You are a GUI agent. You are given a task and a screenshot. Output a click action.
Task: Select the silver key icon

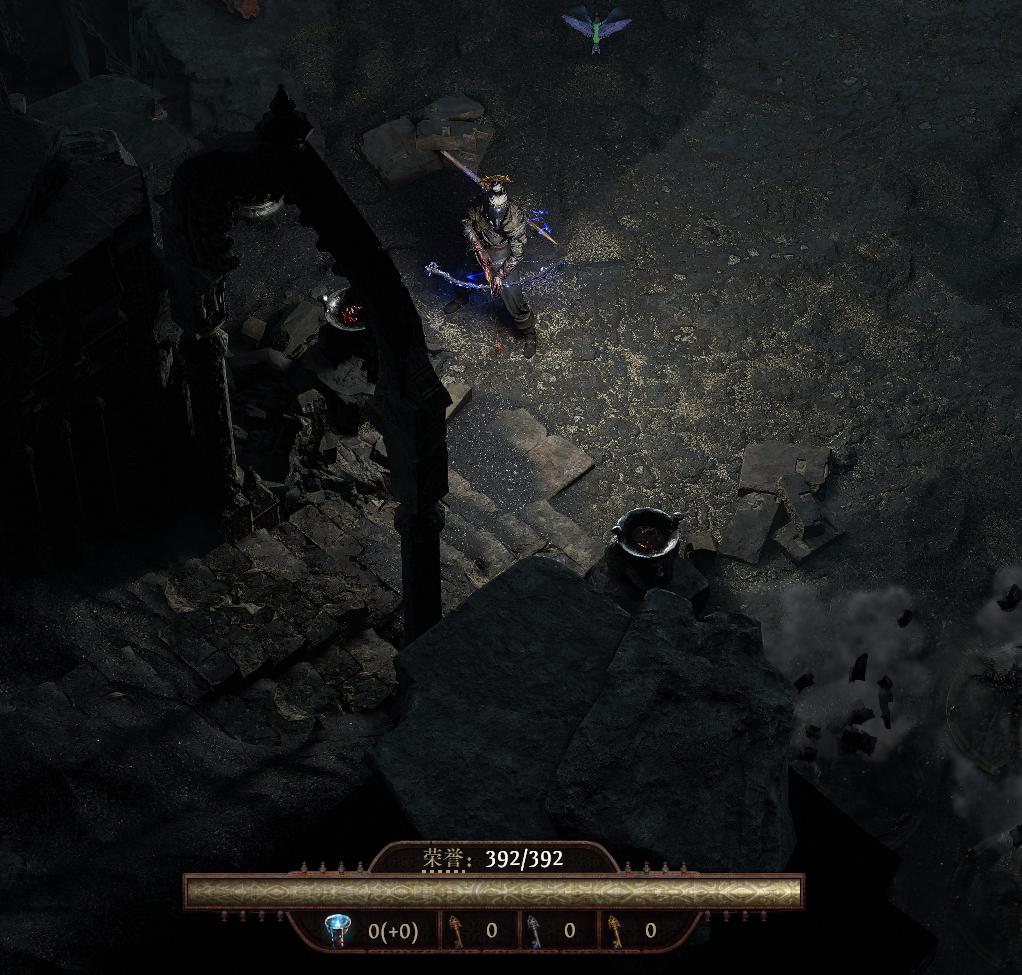[x=534, y=931]
